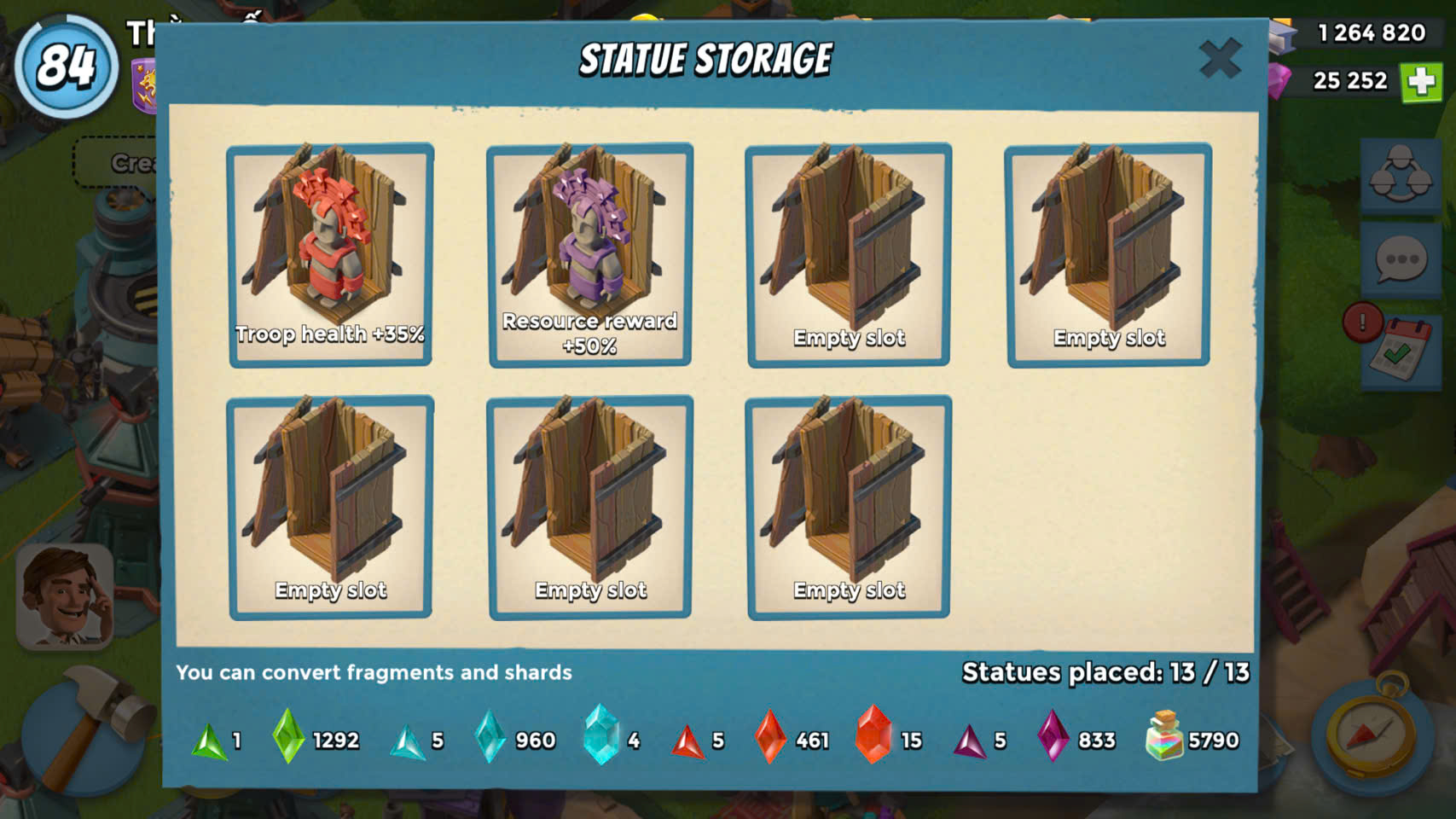1456x819 pixels.
Task: Select the rainbow prototype powder jar
Action: click(x=1164, y=735)
